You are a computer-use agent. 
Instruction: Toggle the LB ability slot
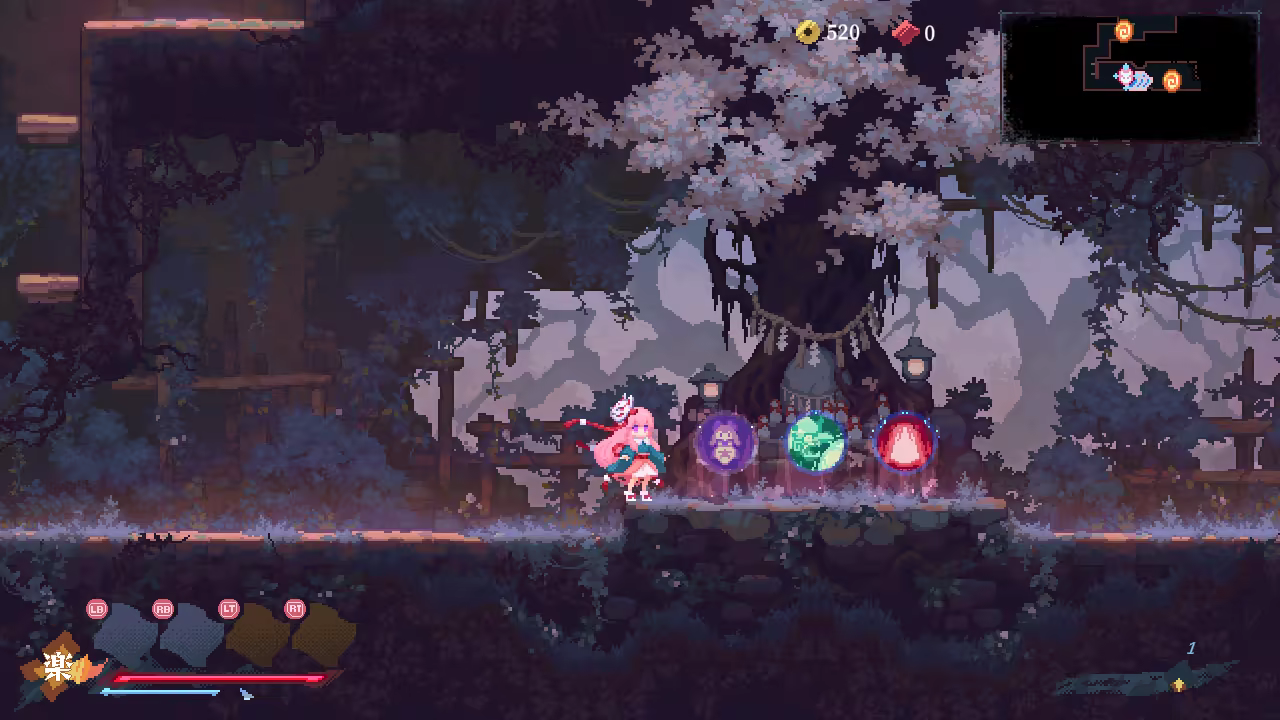pos(97,608)
